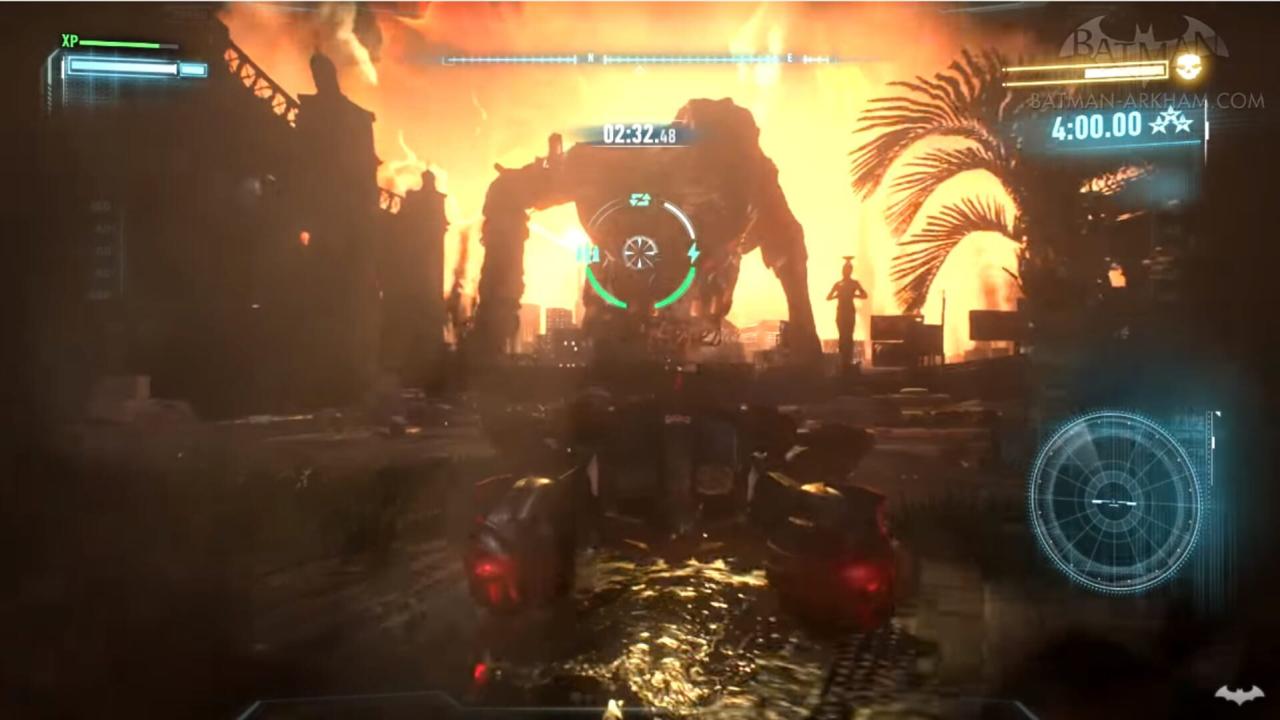
Task: Click the central crosshair of the targeting reticle
Action: (640, 252)
